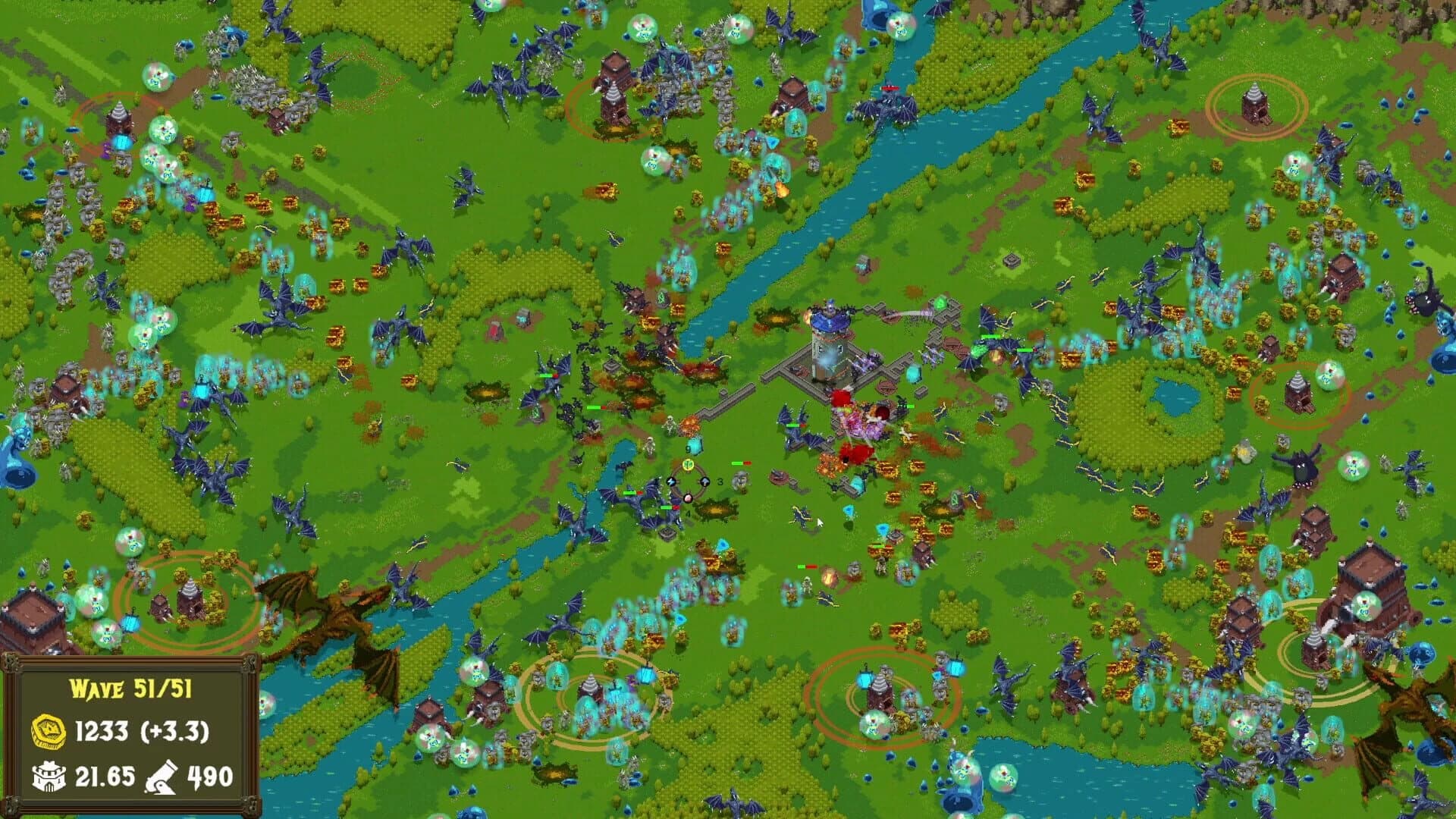Select the pink orb ability at the wheel's bottom

(688, 498)
